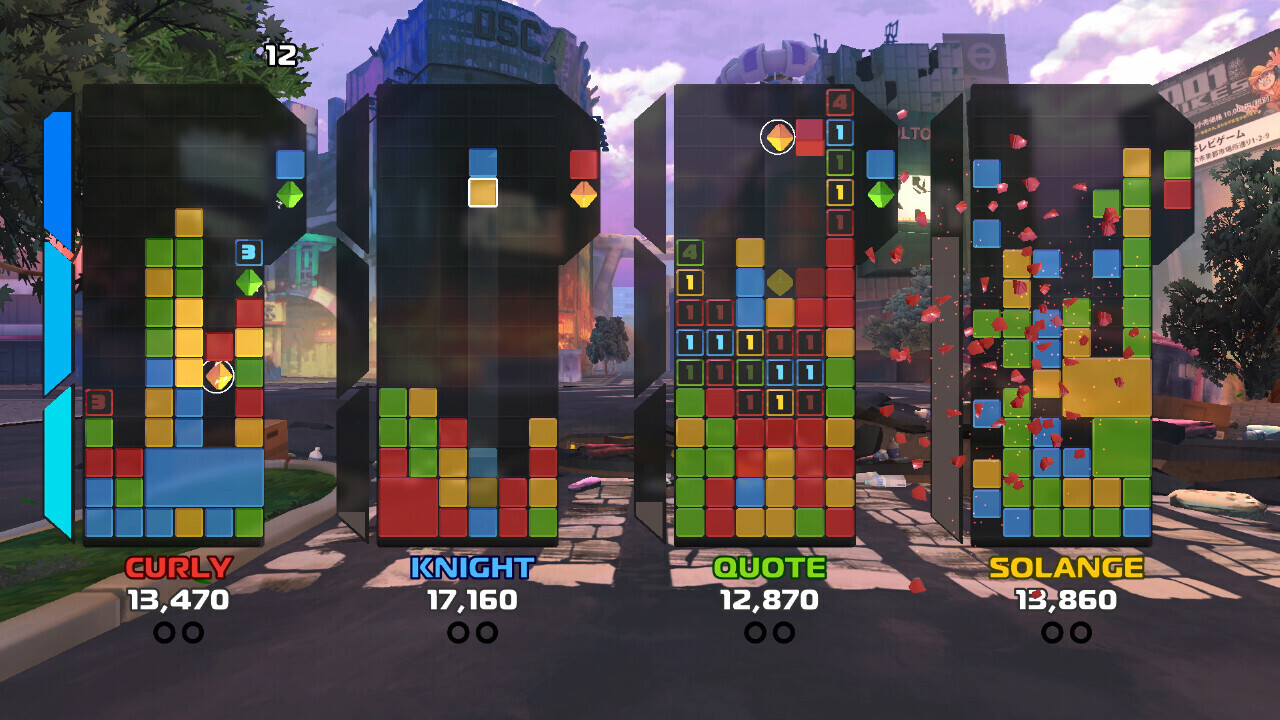Image resolution: width=1280 pixels, height=720 pixels.
Task: Select the QUOTE player name label
Action: (x=769, y=569)
